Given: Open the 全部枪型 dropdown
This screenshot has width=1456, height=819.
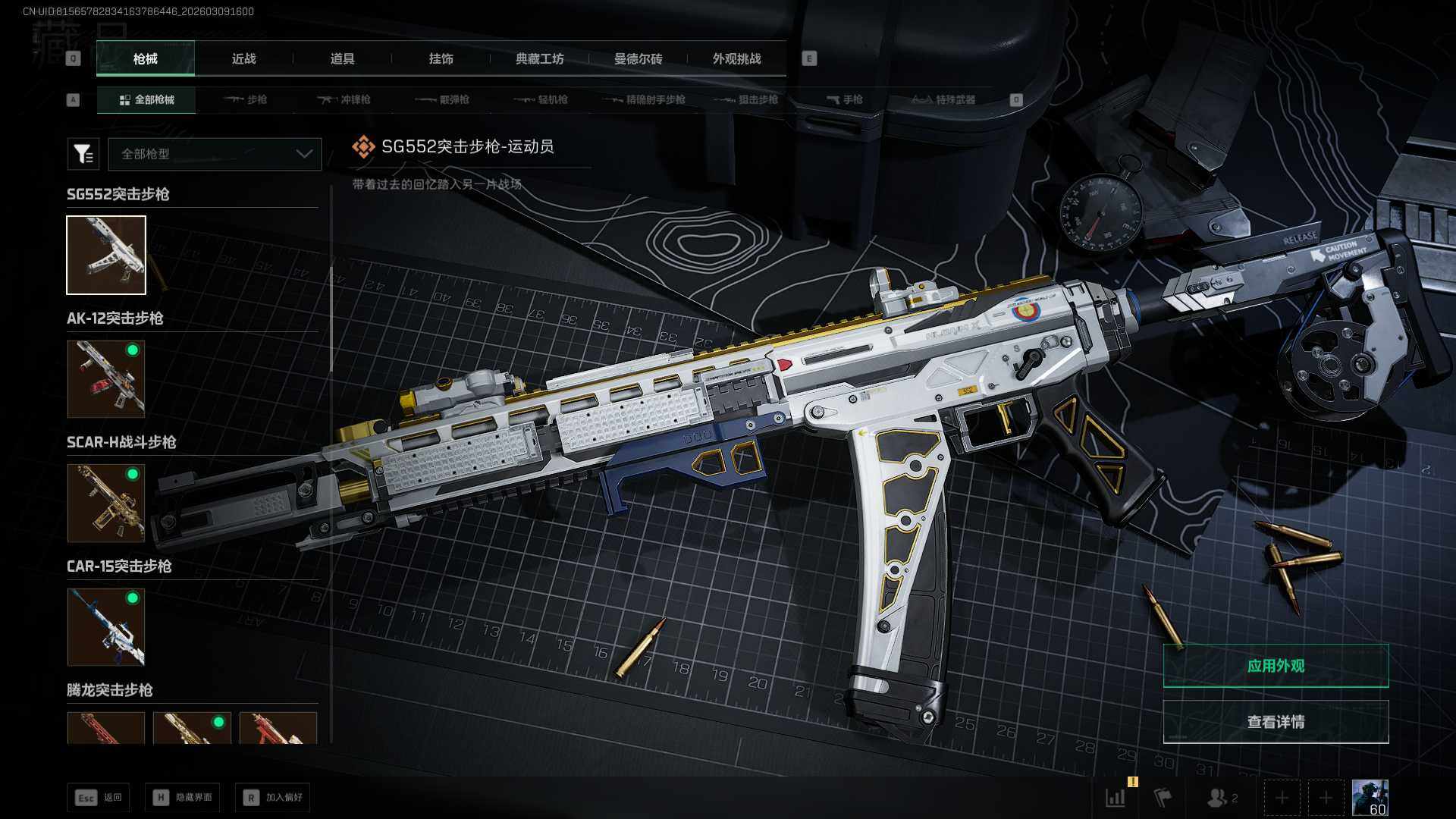Looking at the screenshot, I should [x=215, y=154].
